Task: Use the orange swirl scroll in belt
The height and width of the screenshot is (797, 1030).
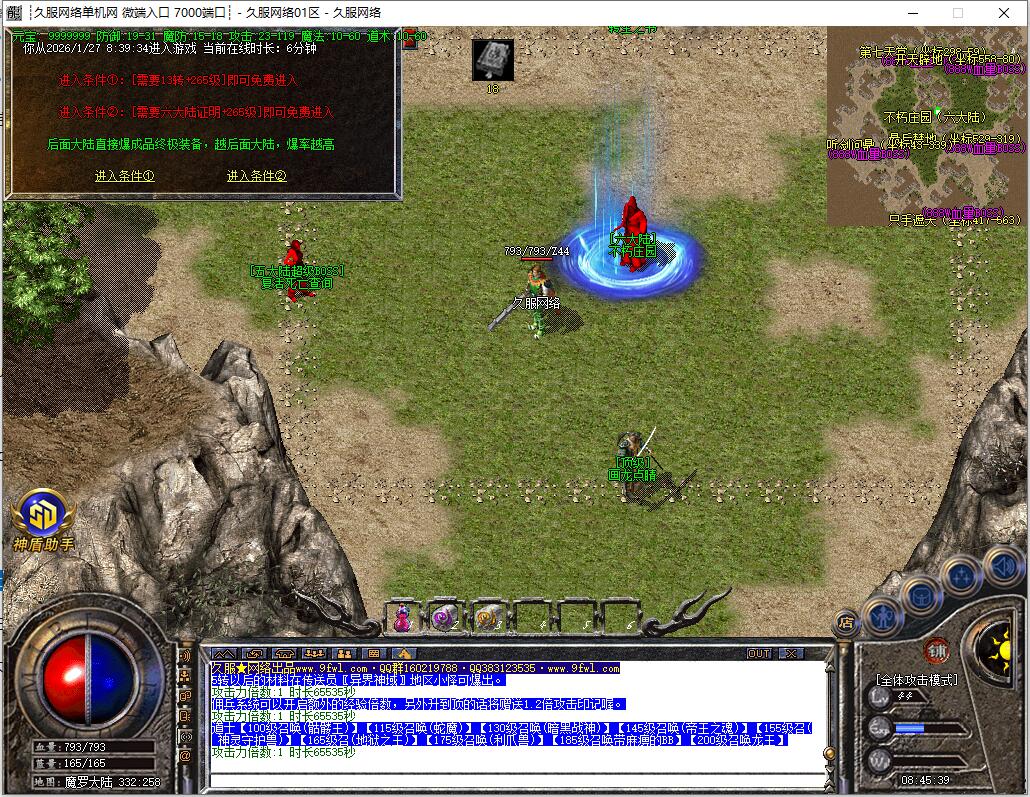Action: coord(487,618)
